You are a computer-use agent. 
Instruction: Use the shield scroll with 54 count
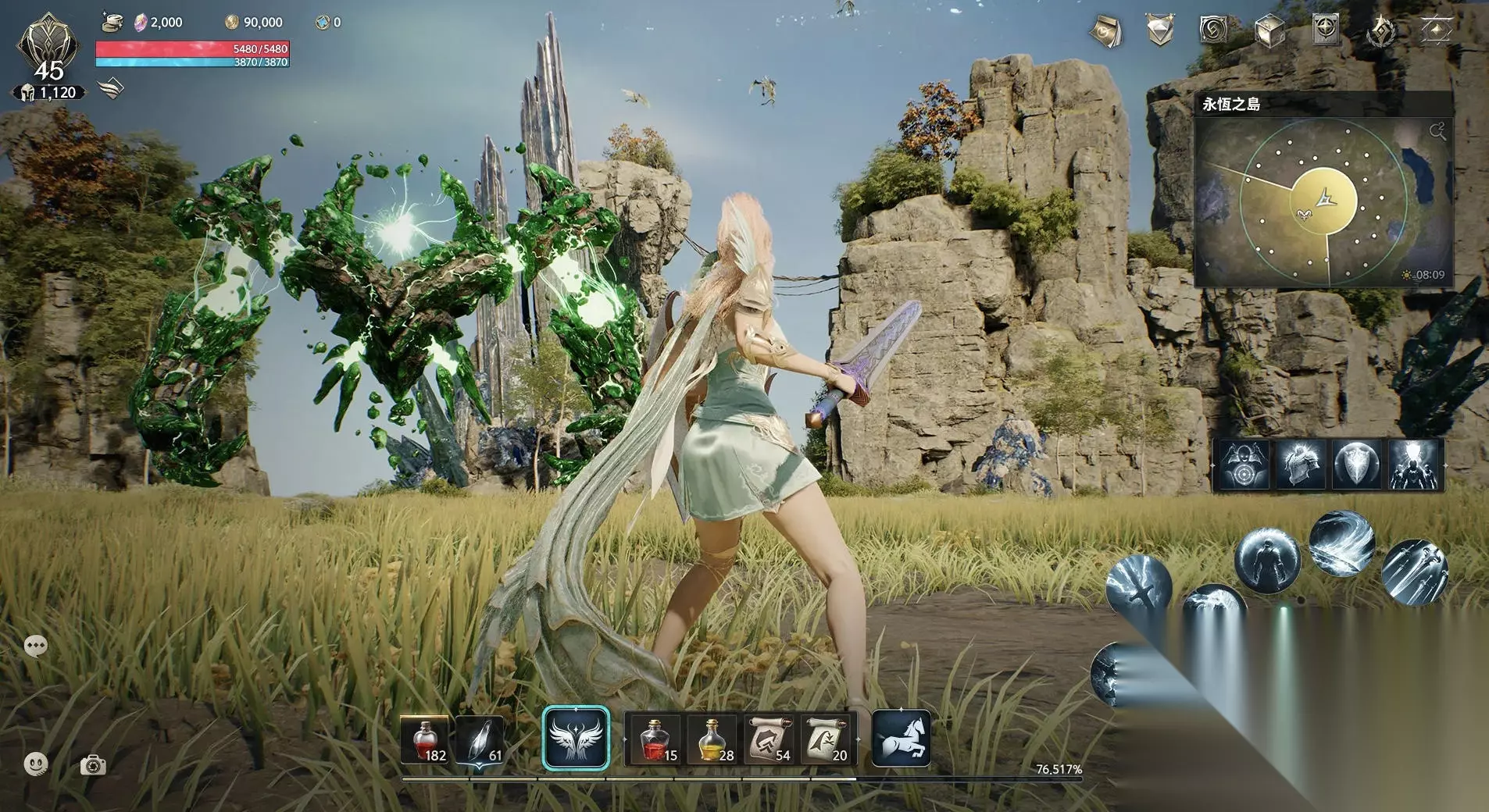769,740
